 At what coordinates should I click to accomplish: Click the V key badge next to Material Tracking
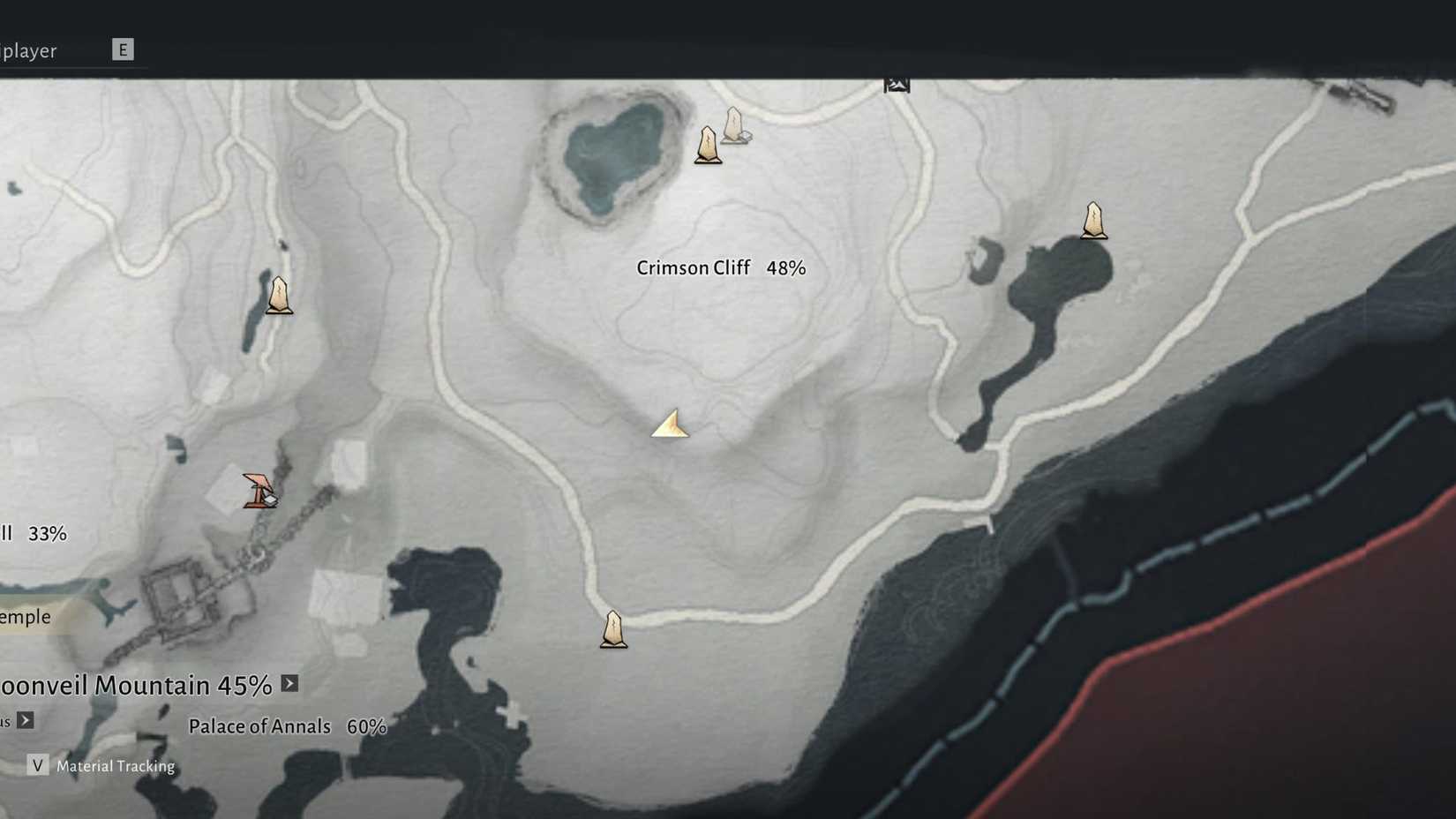click(x=37, y=765)
